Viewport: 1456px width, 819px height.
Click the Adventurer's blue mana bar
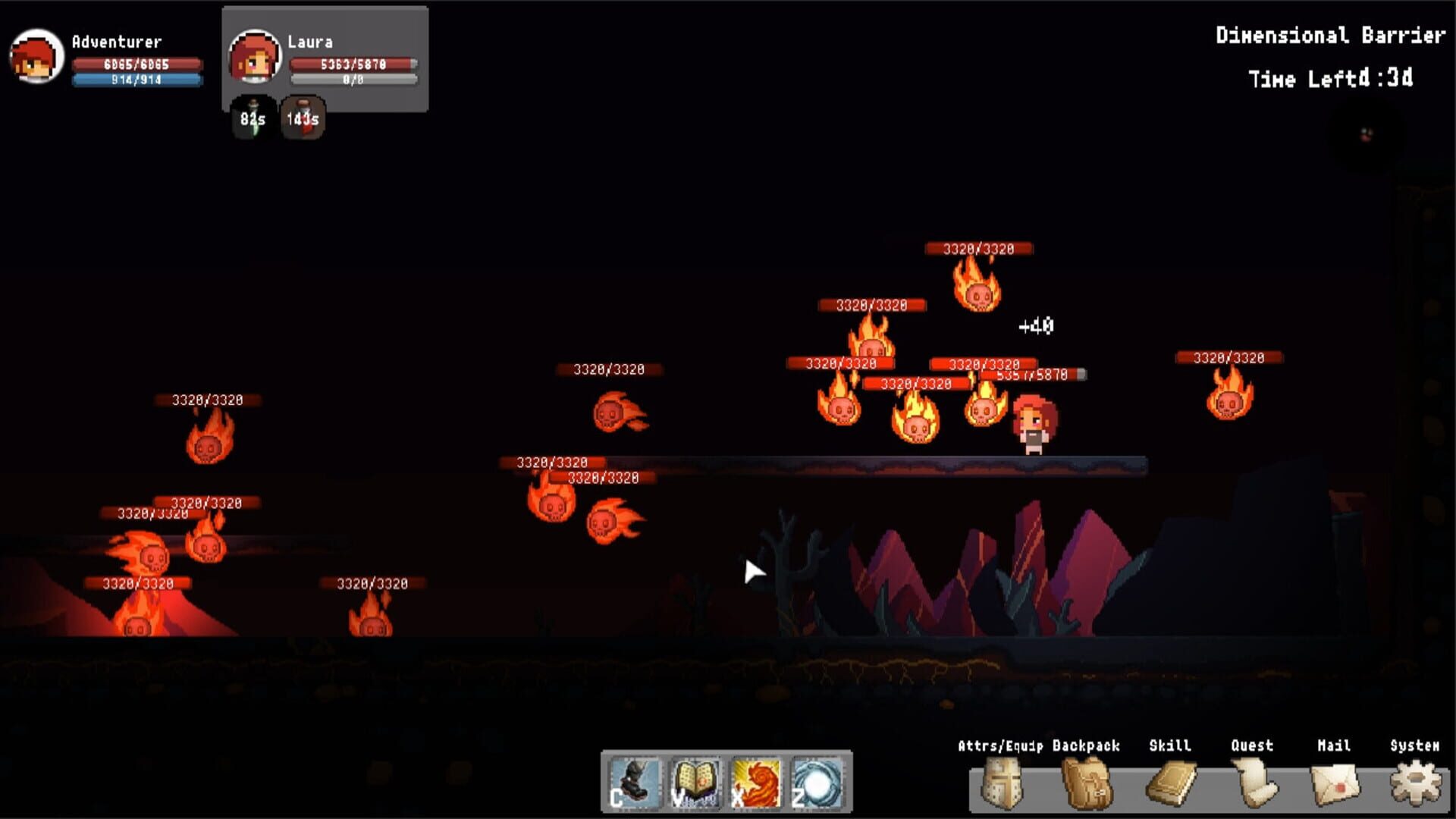(136, 81)
